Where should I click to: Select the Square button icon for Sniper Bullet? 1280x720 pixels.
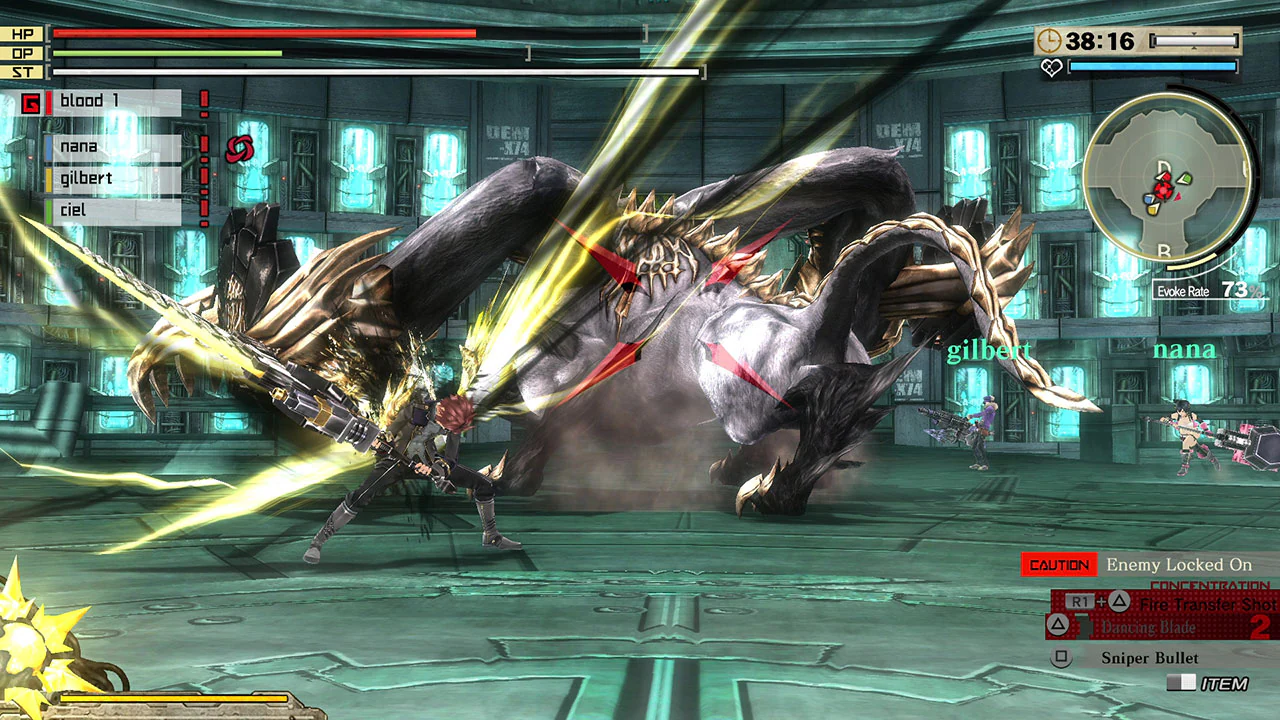click(x=1061, y=657)
